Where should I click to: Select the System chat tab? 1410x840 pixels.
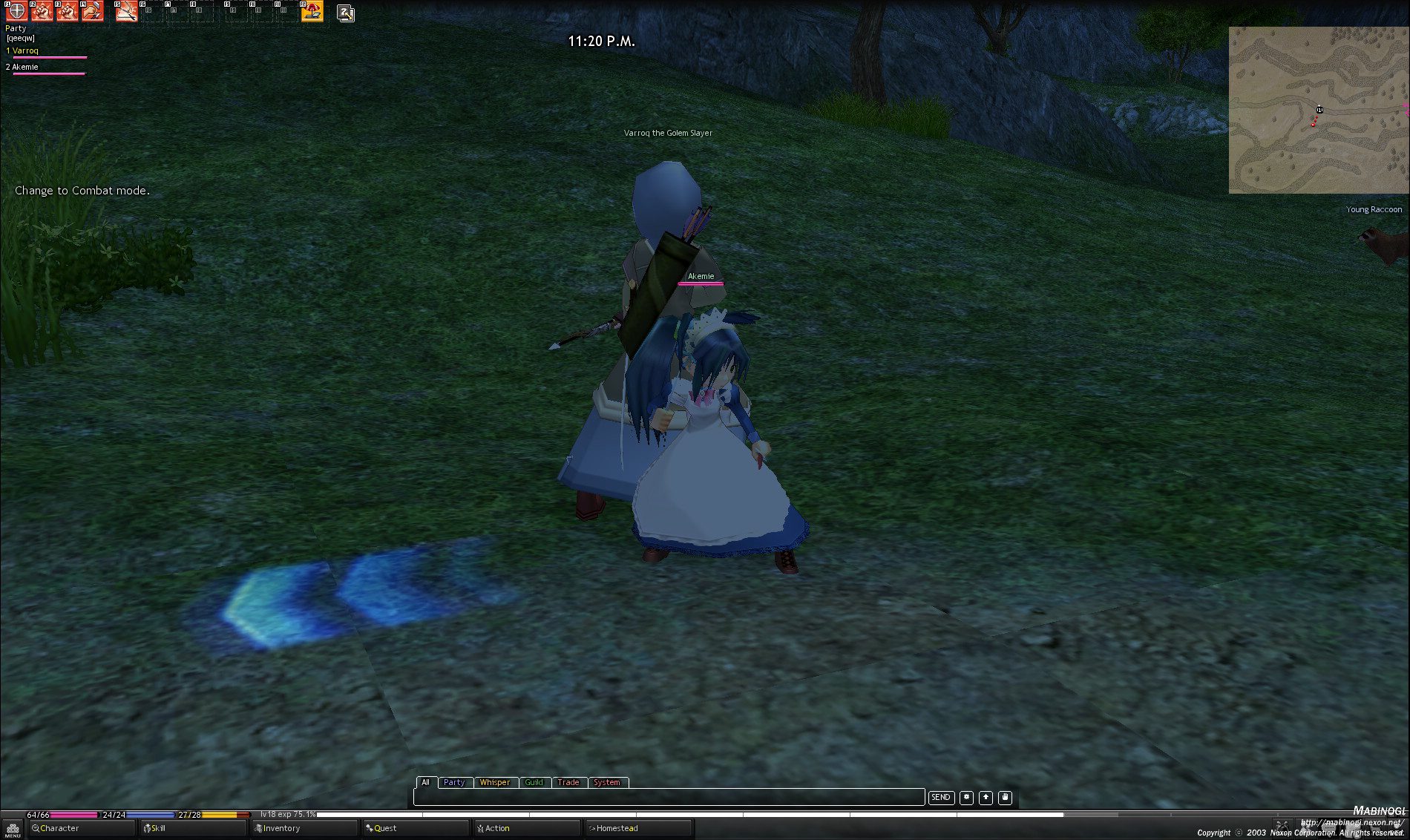tap(608, 782)
